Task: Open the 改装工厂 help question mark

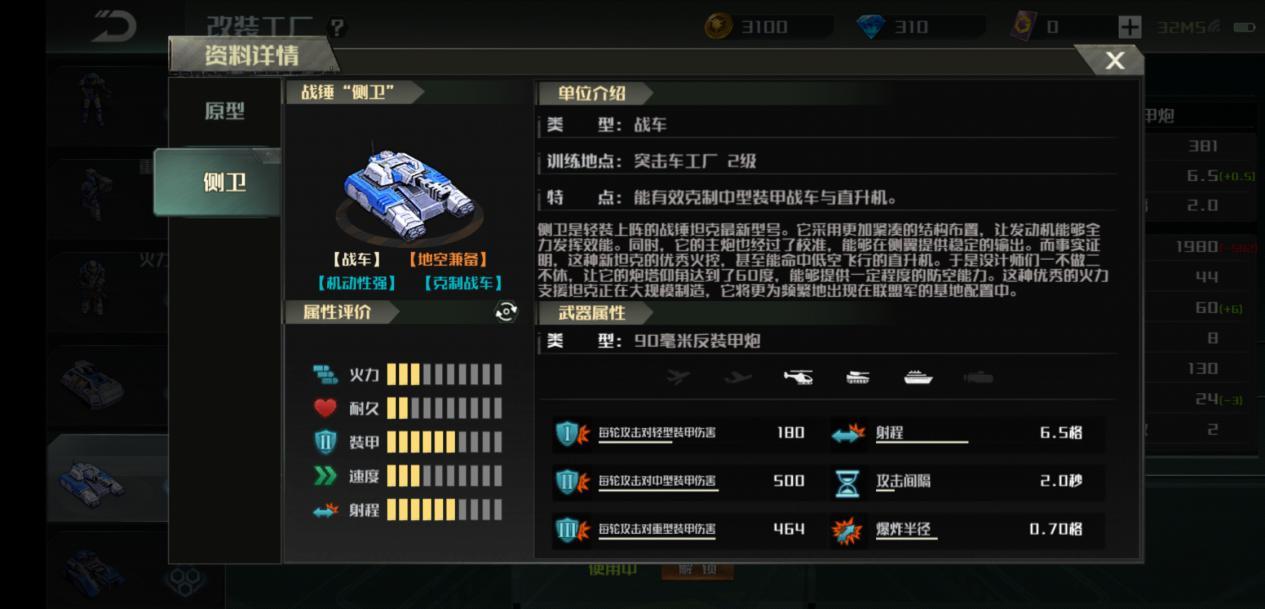Action: pyautogui.click(x=337, y=27)
